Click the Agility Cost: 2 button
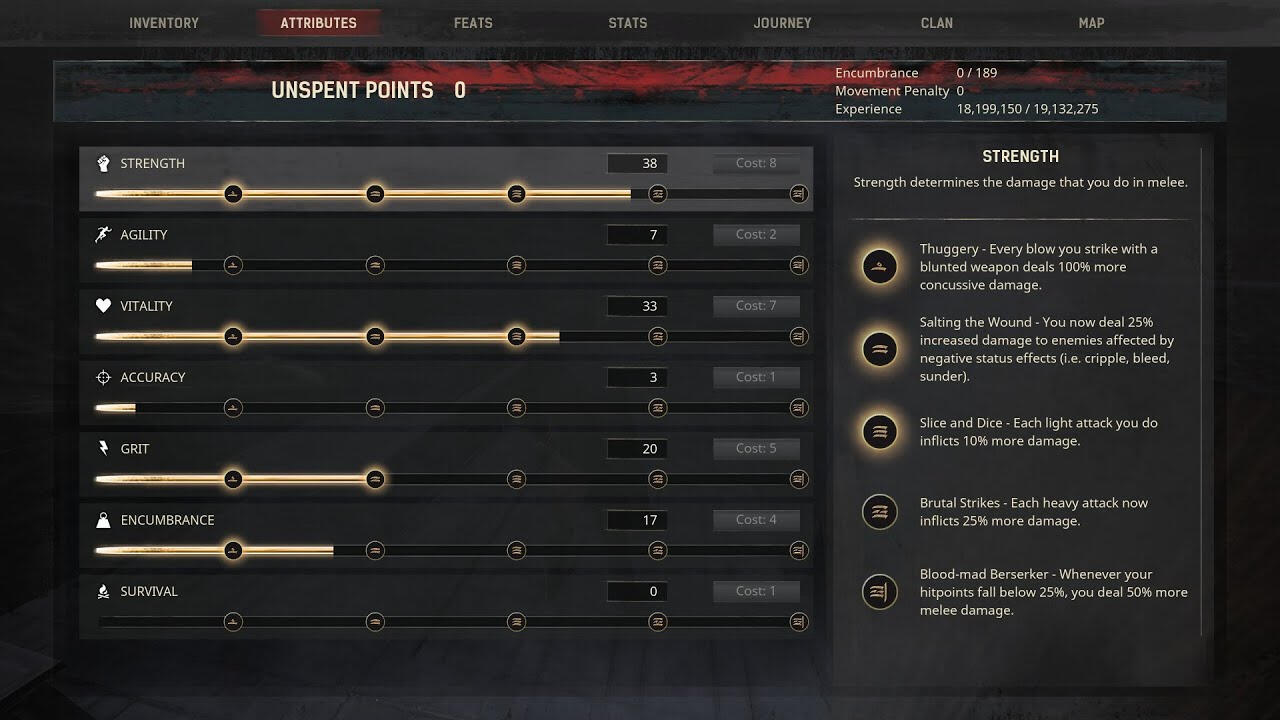 point(756,235)
